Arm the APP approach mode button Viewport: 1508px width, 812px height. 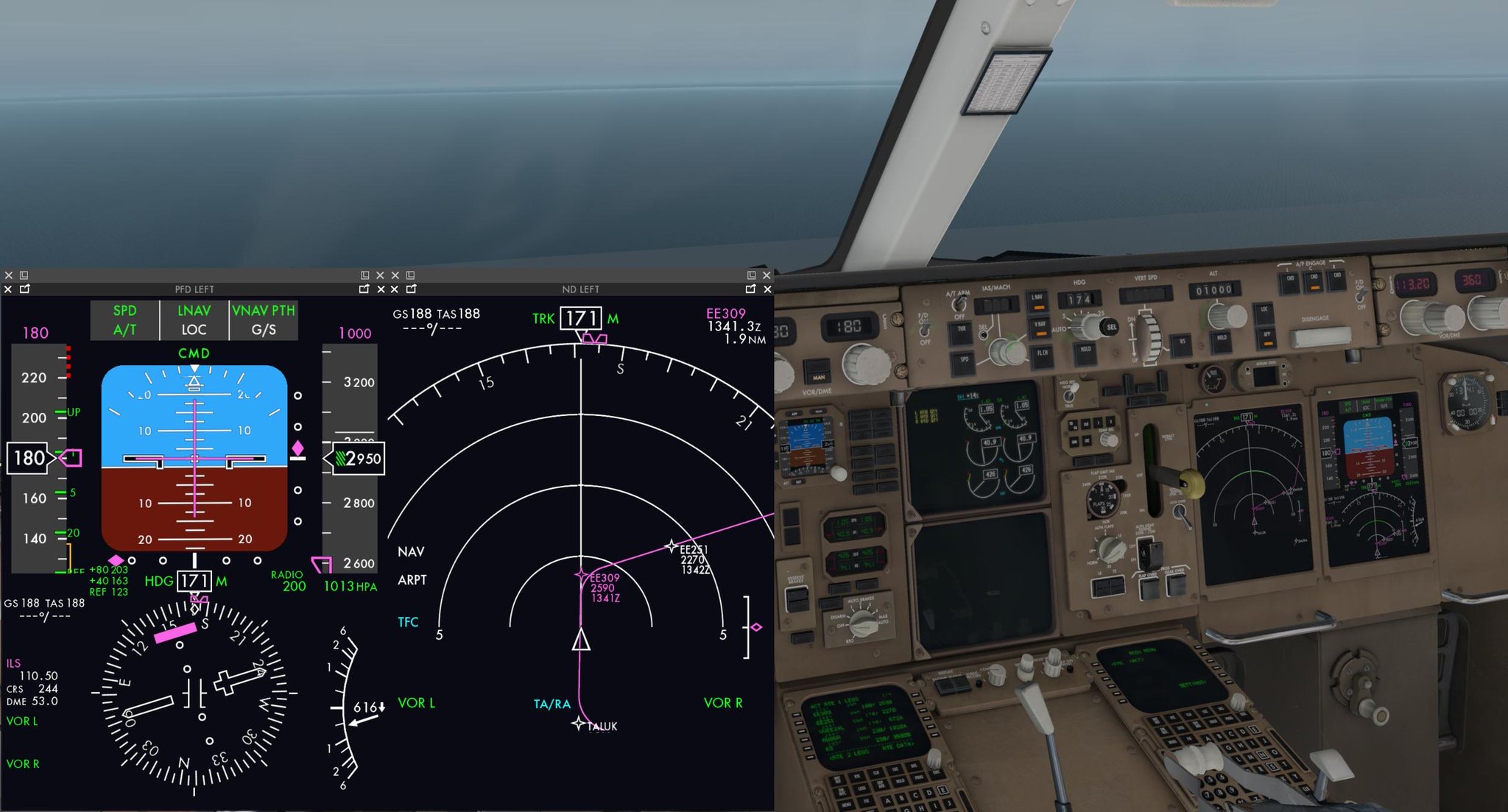(x=1267, y=337)
